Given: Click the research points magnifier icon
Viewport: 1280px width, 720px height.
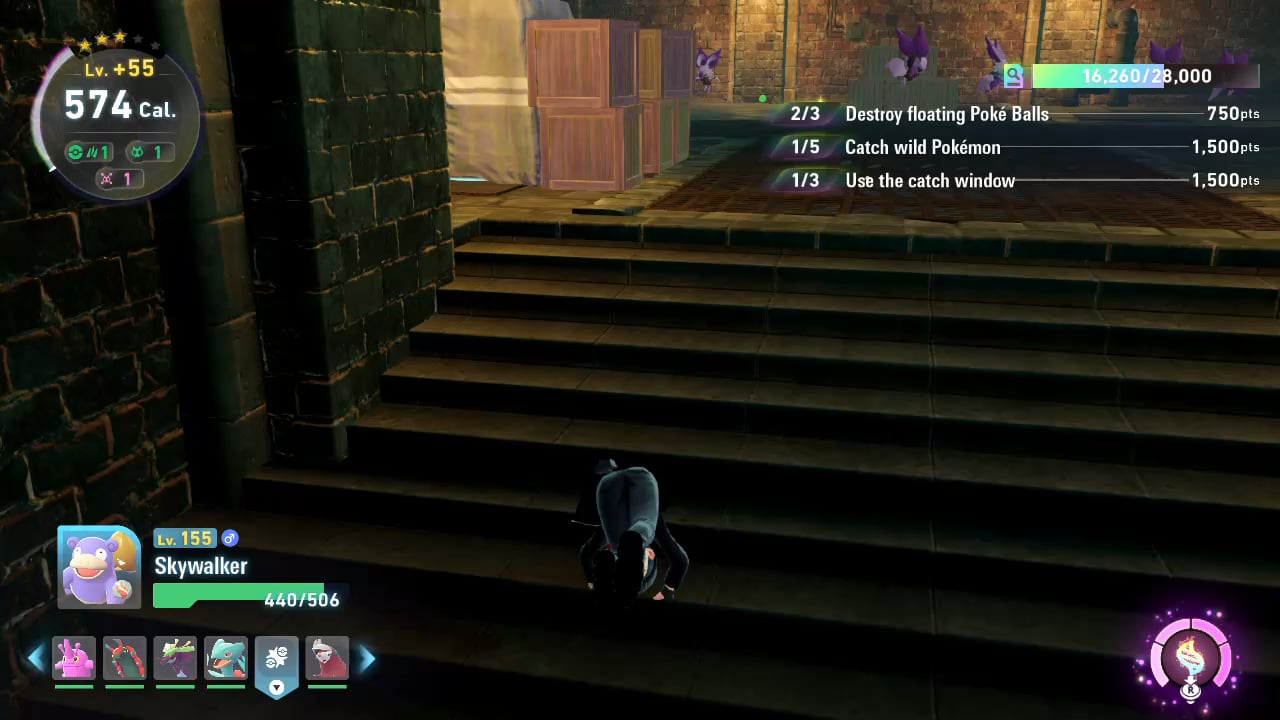Looking at the screenshot, I should pos(1014,76).
